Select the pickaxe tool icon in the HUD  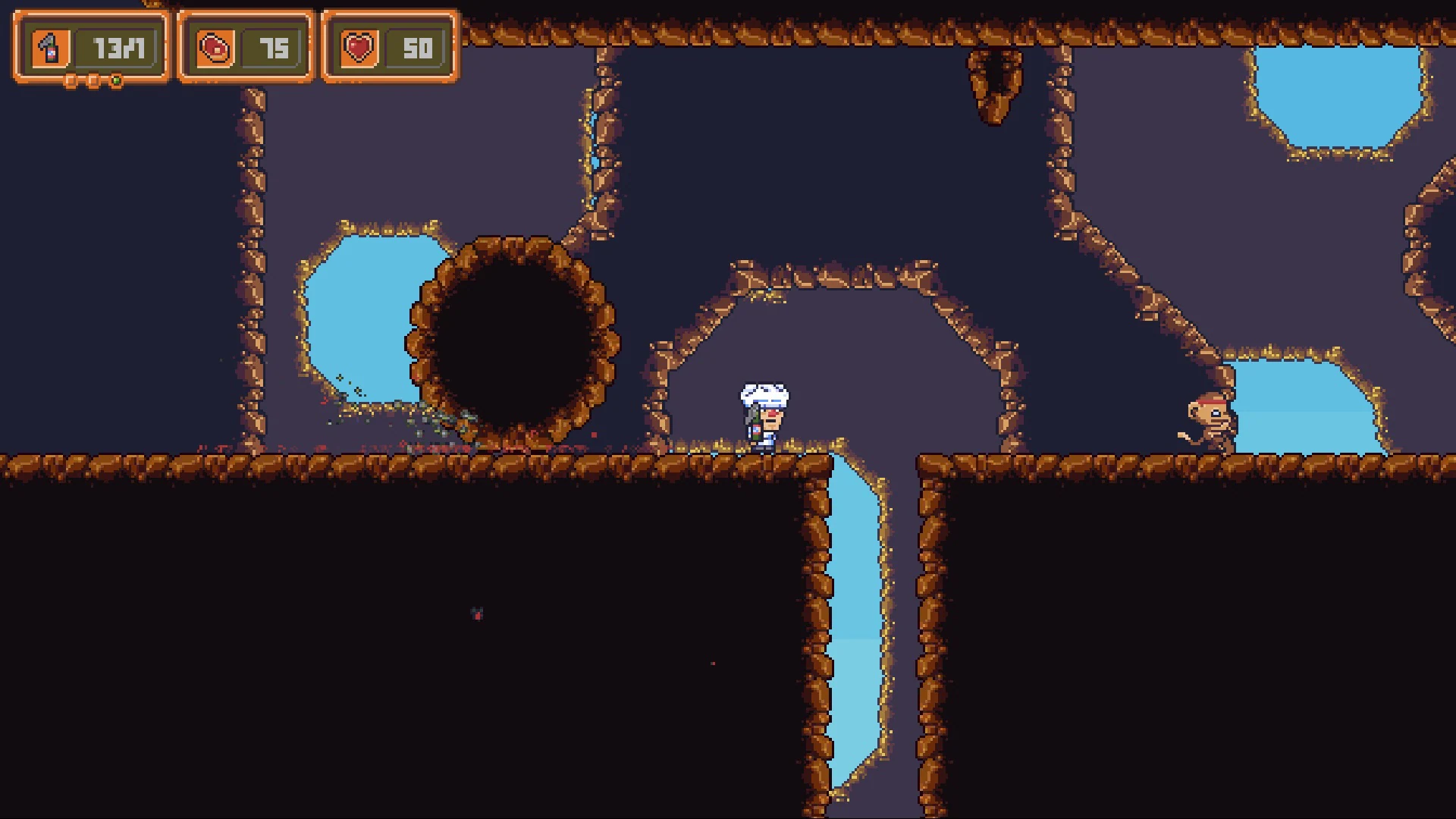click(x=49, y=45)
